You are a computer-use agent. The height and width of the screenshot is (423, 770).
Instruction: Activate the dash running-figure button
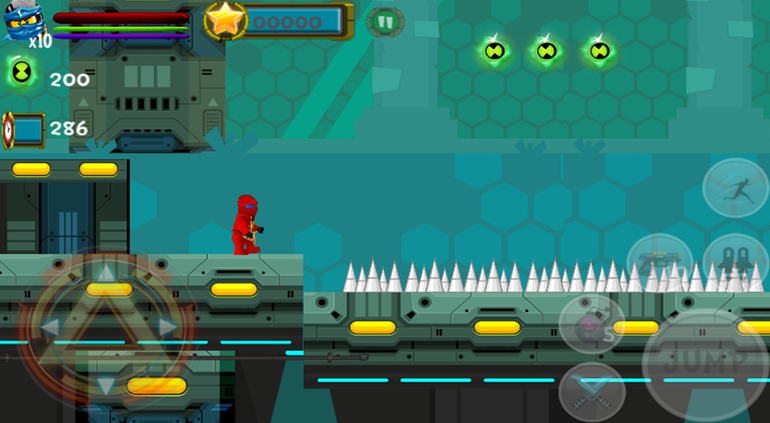[x=735, y=187]
